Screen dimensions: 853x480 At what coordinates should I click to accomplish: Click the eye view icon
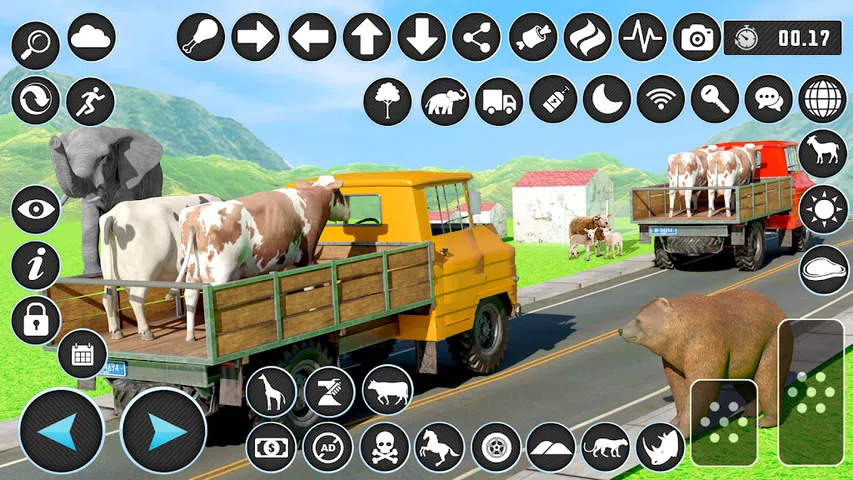[36, 210]
